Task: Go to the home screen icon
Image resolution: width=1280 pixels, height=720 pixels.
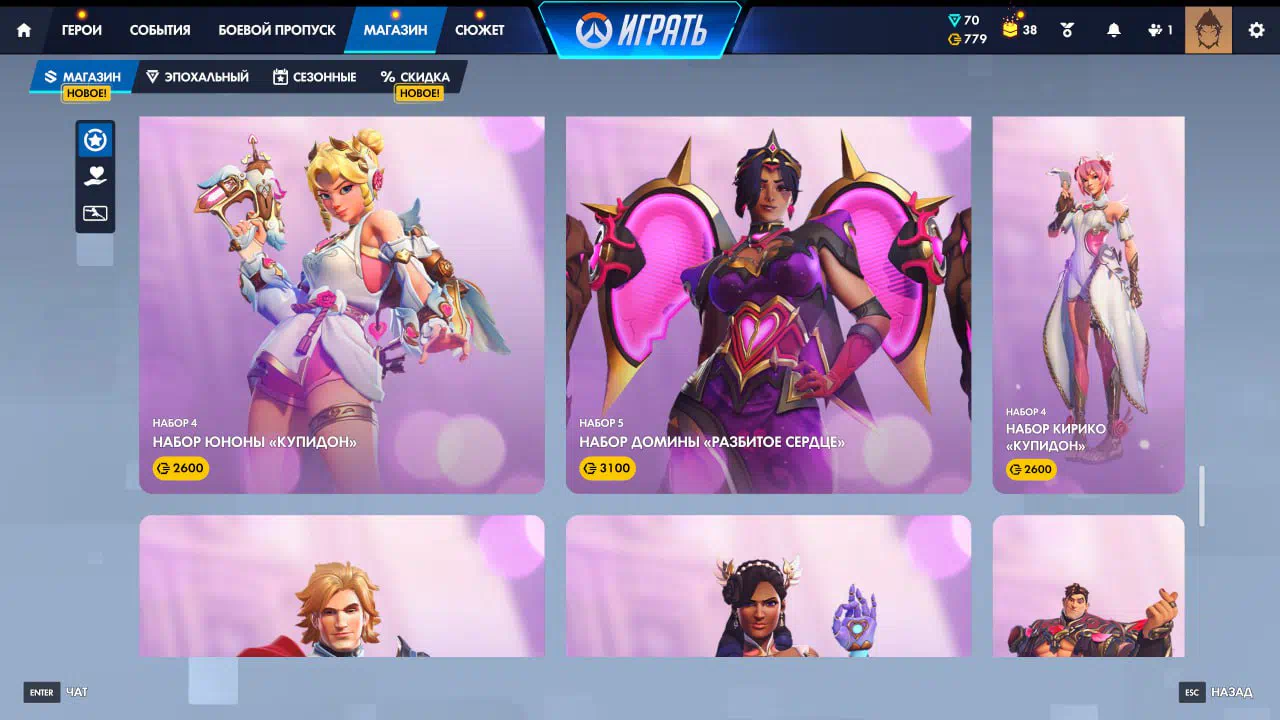Action: pyautogui.click(x=24, y=30)
